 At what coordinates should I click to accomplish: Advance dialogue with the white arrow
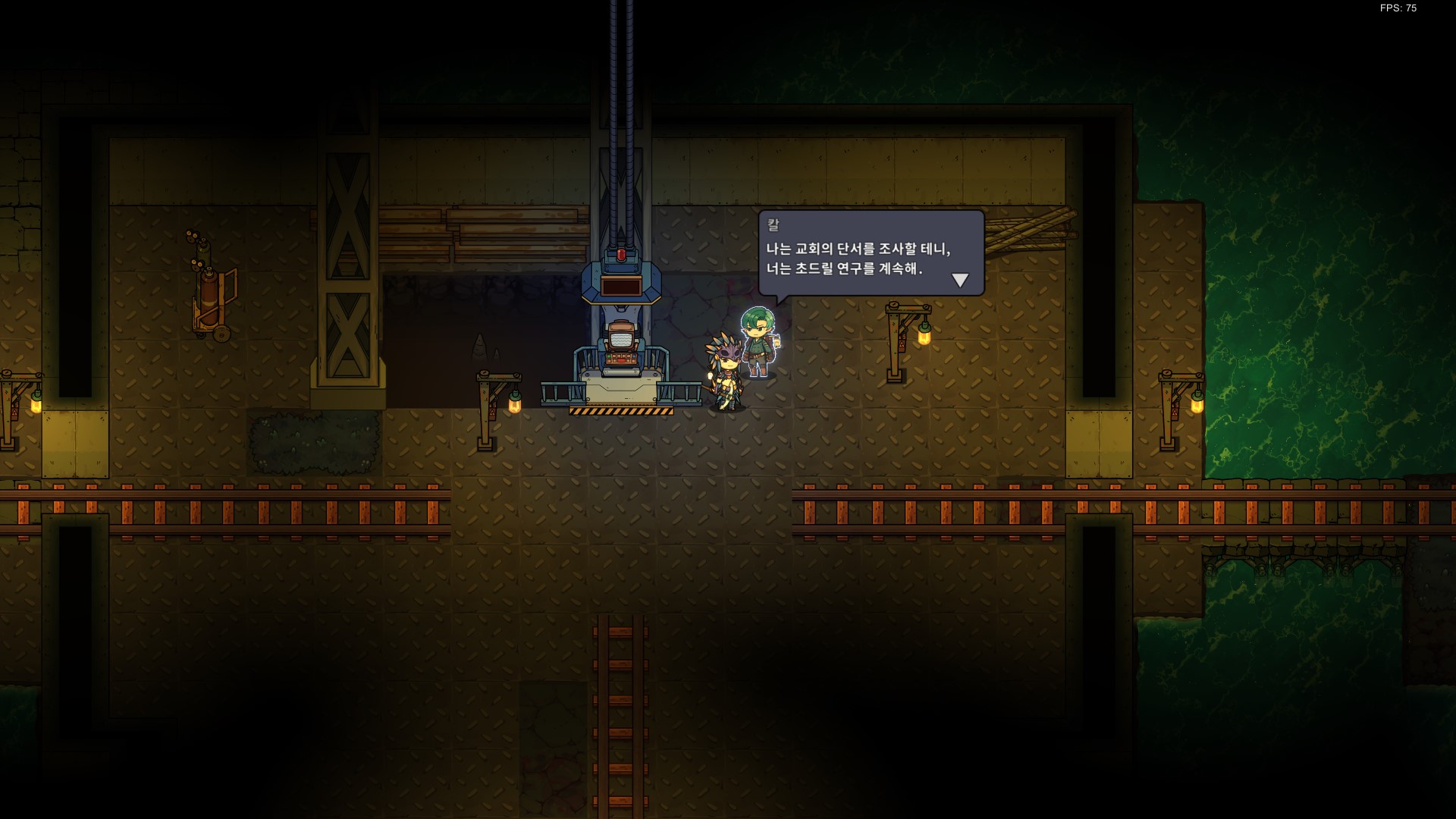960,281
